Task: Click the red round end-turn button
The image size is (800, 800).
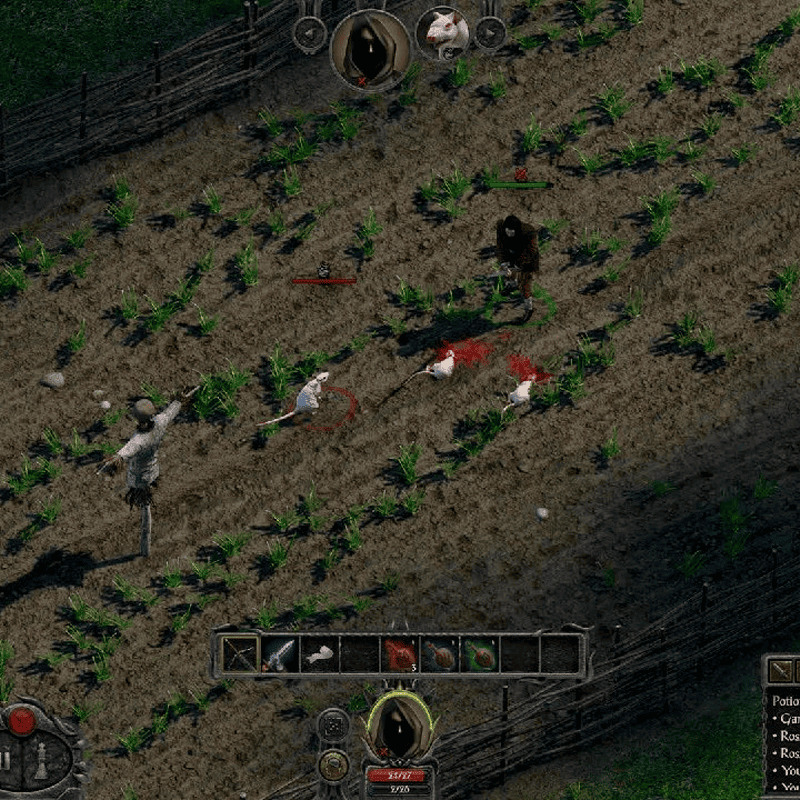Action: (22, 719)
